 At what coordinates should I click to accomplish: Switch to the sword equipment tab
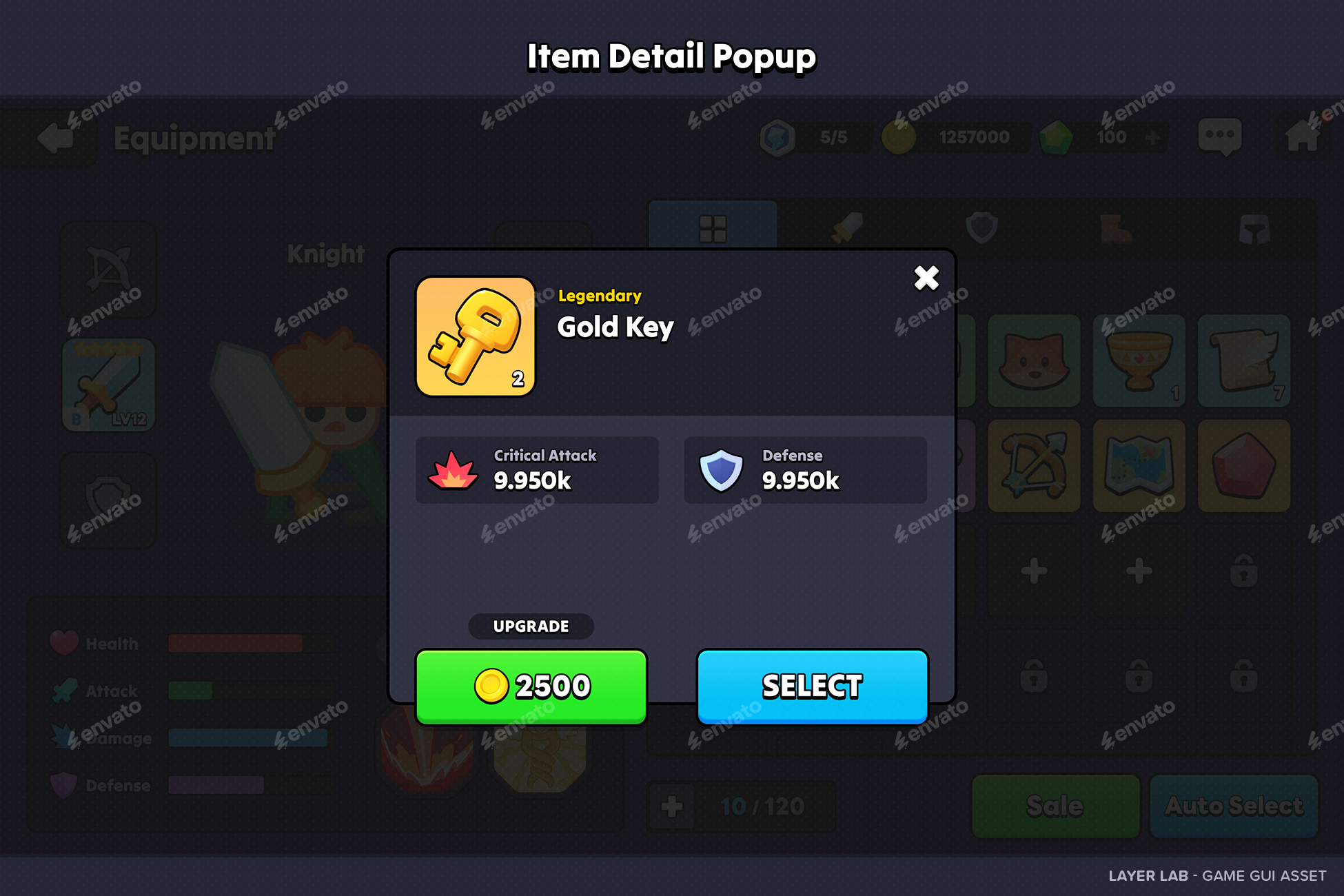(x=849, y=227)
